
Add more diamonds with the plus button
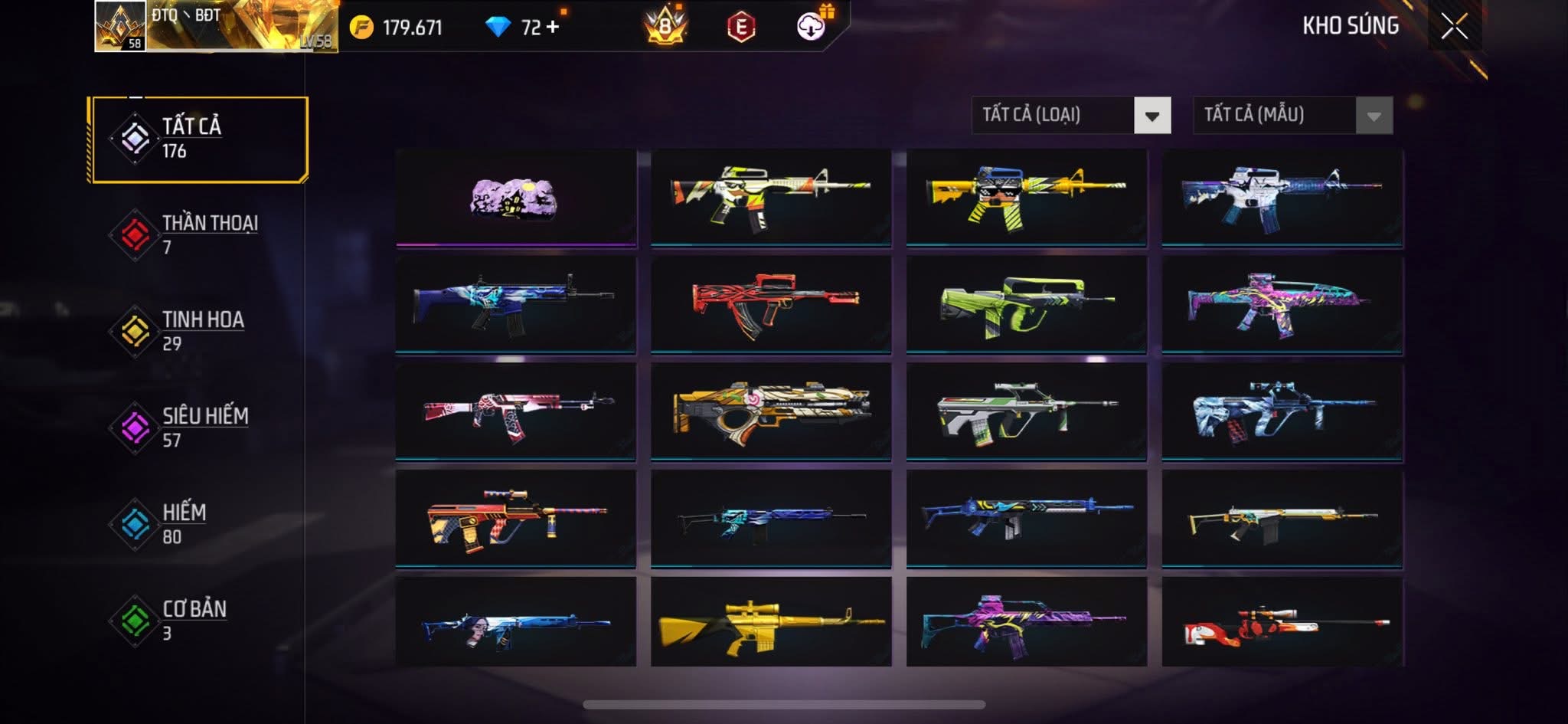[x=552, y=28]
